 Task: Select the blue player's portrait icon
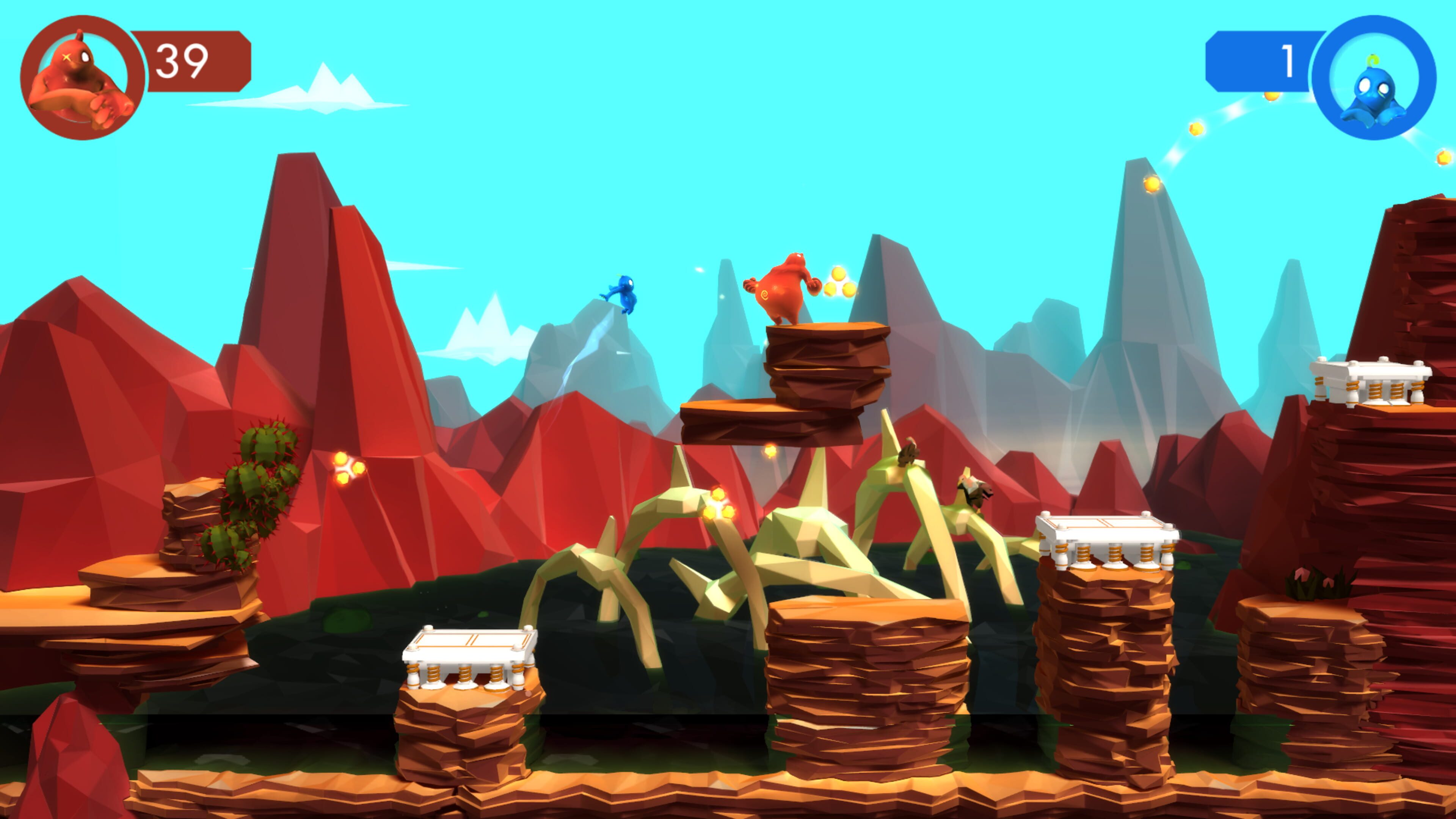pos(1373,77)
